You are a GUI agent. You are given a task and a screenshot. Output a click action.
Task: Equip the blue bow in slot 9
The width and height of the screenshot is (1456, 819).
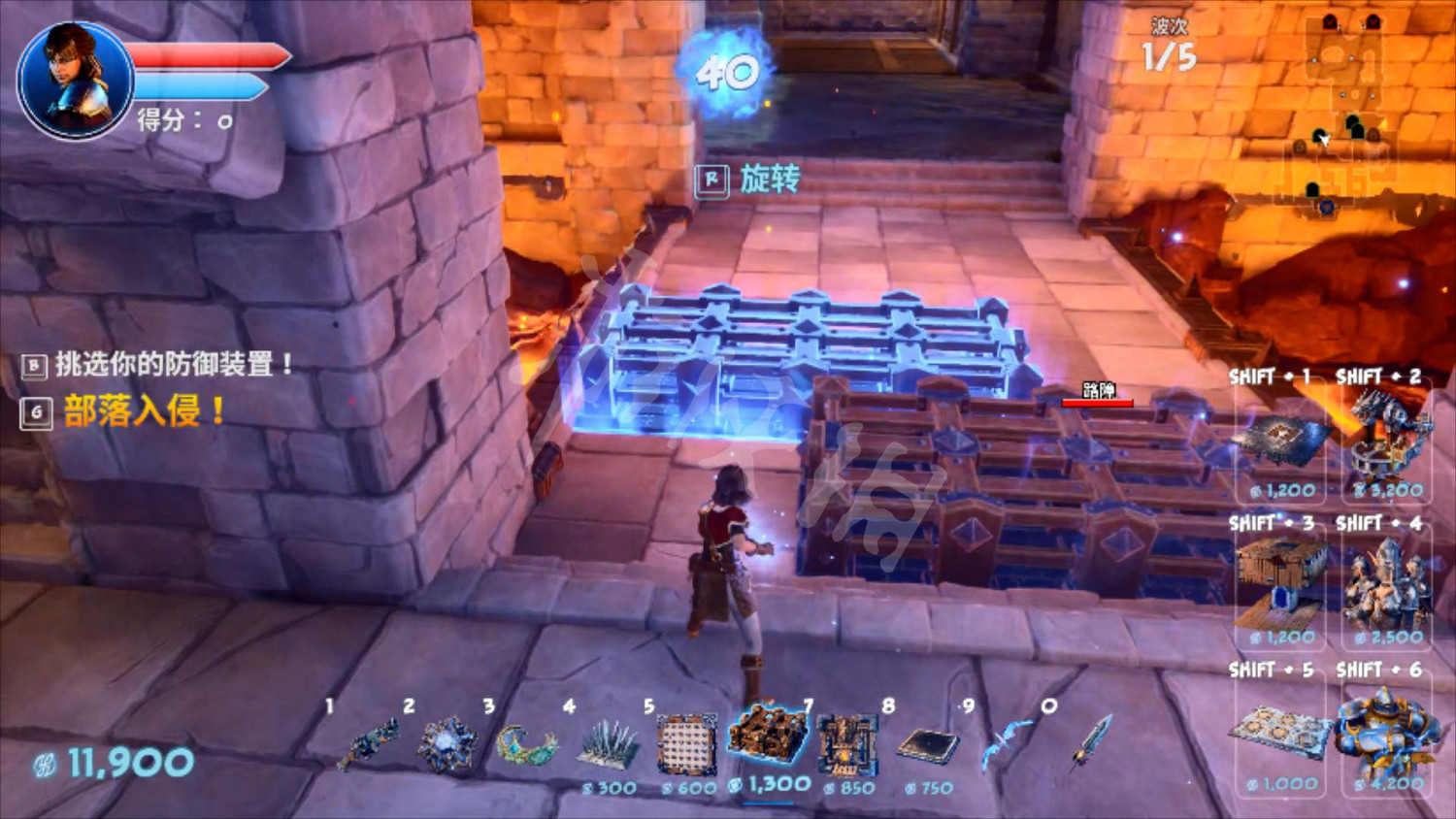click(1007, 745)
